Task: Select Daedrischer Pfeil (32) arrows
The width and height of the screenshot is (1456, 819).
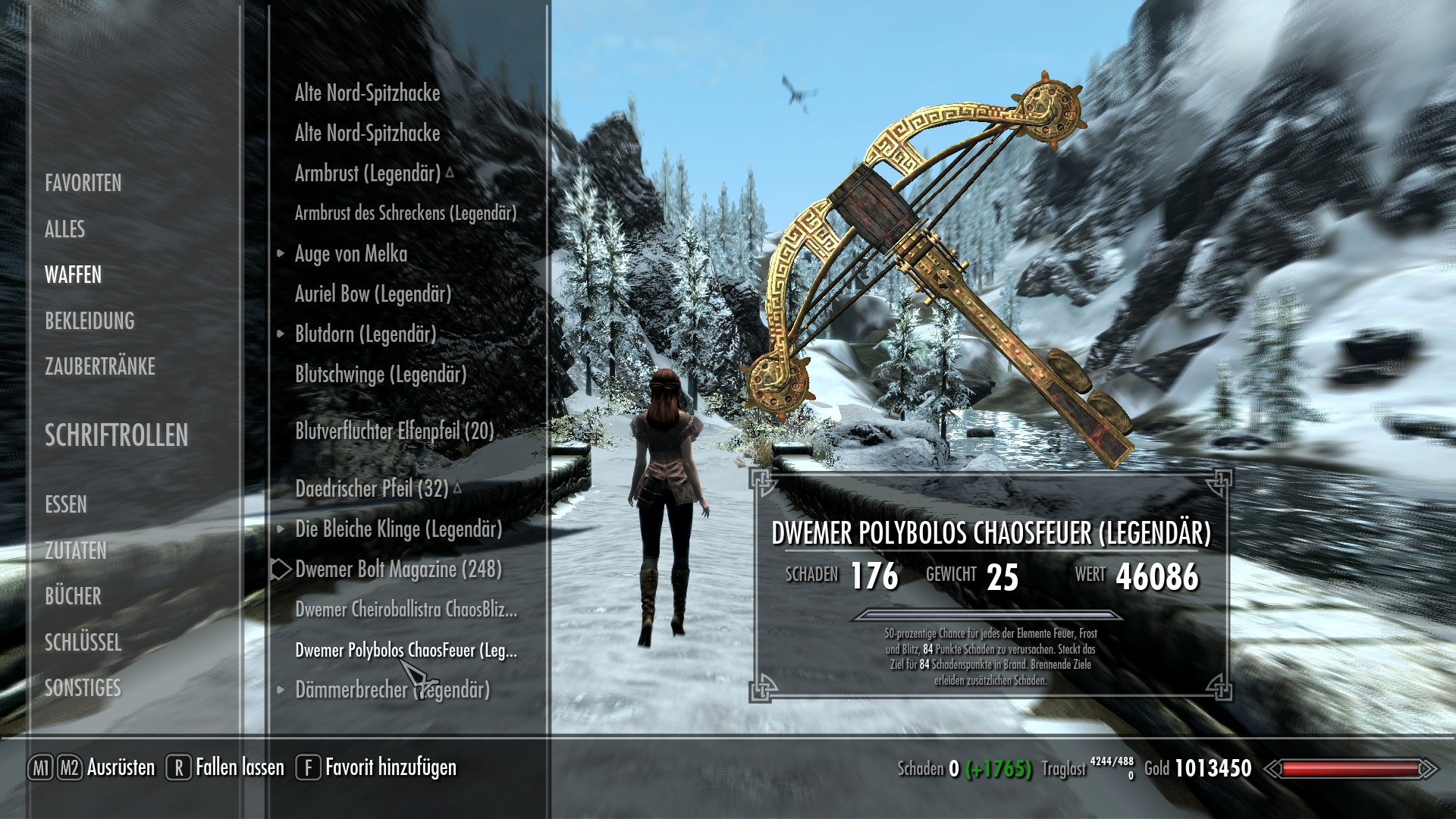Action: [x=371, y=488]
